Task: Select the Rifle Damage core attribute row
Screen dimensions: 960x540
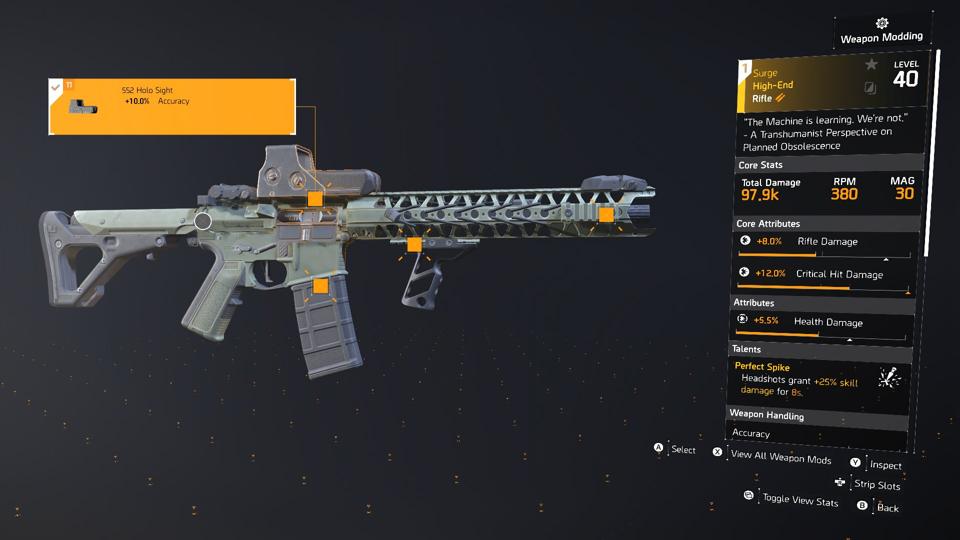Action: [822, 242]
